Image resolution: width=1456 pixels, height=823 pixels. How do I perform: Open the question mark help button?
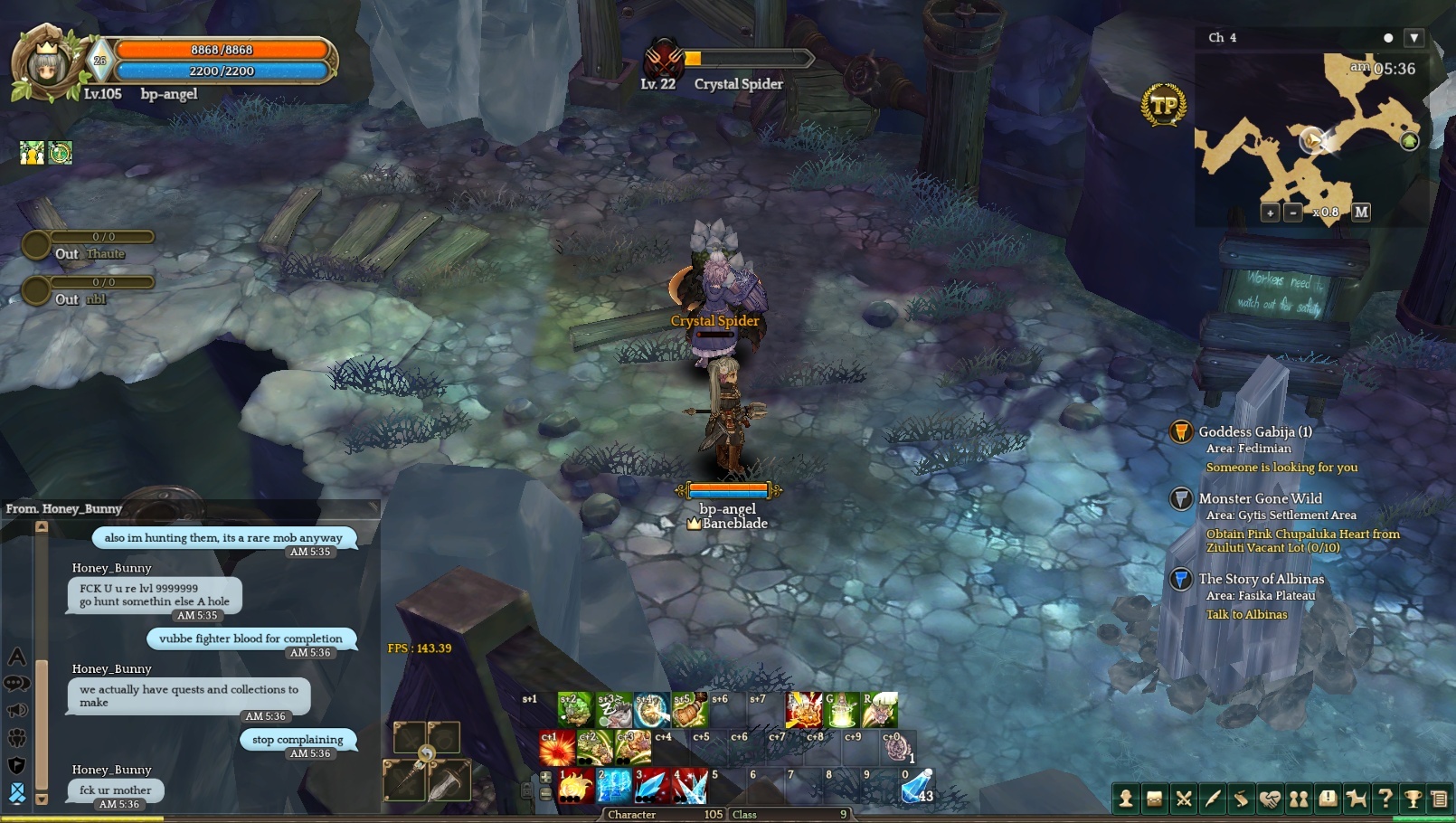pos(1385,799)
